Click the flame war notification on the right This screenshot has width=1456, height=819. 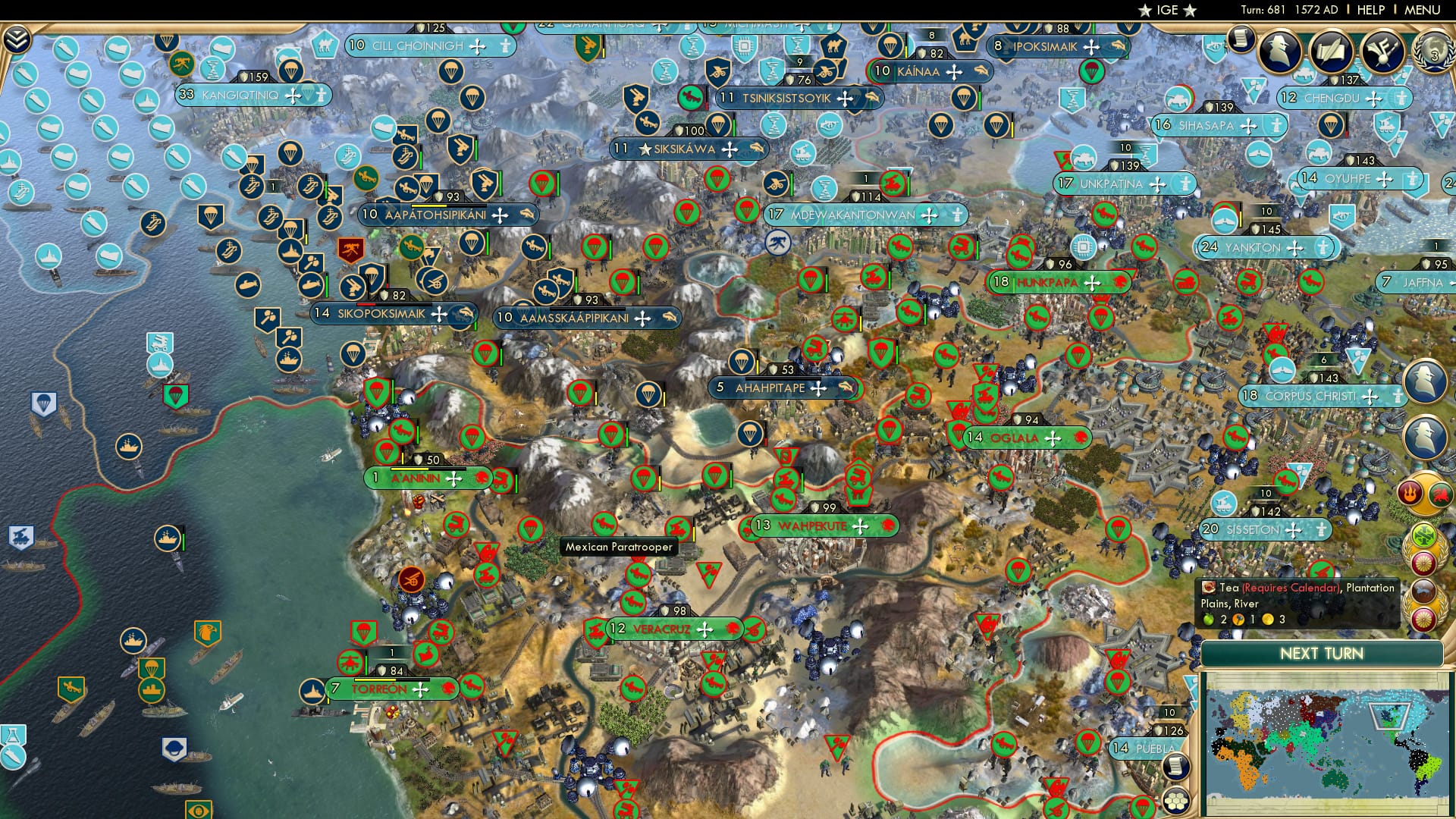click(x=1408, y=493)
